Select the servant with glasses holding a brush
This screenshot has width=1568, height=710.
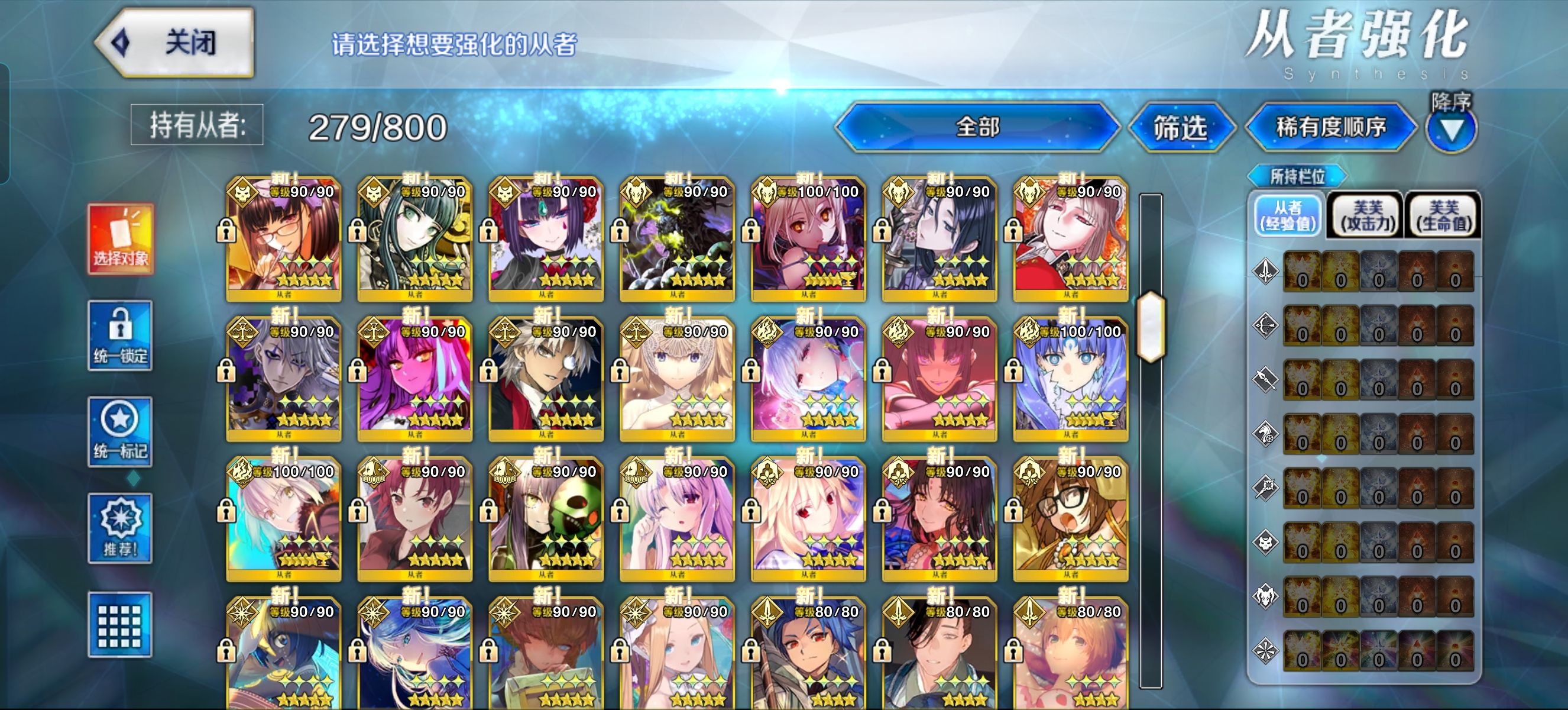pos(284,238)
